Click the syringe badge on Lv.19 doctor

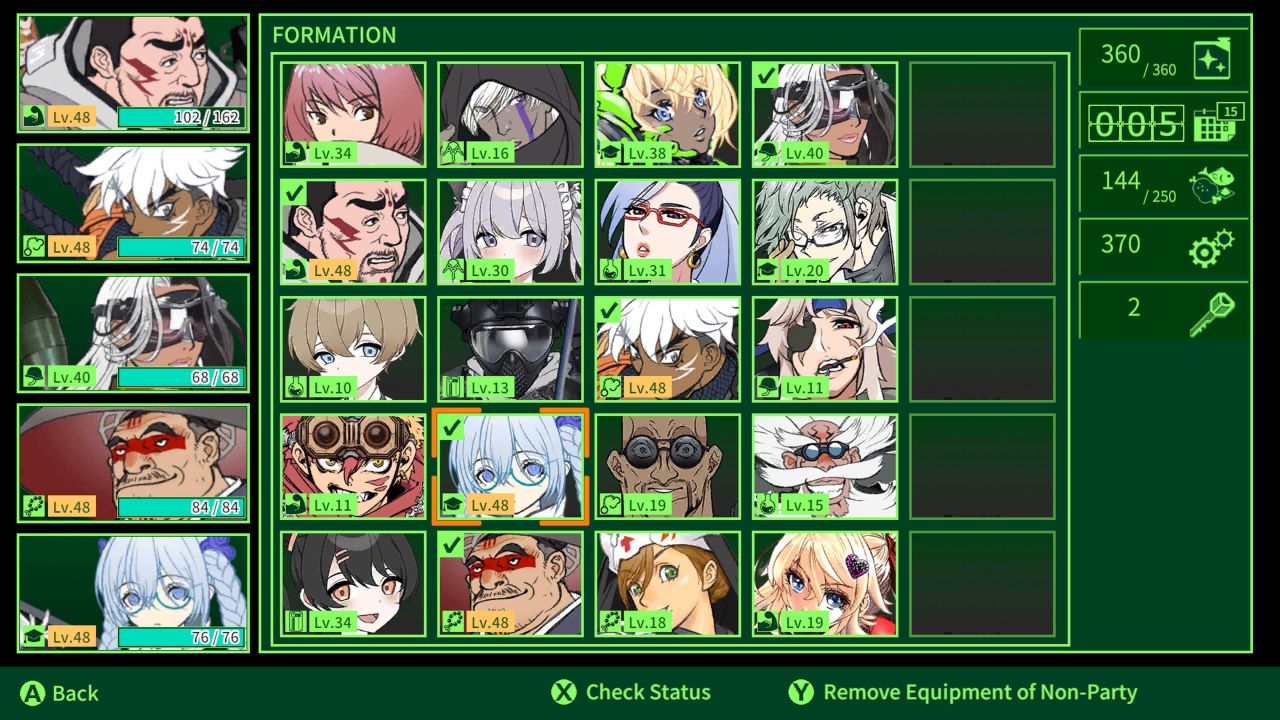611,505
